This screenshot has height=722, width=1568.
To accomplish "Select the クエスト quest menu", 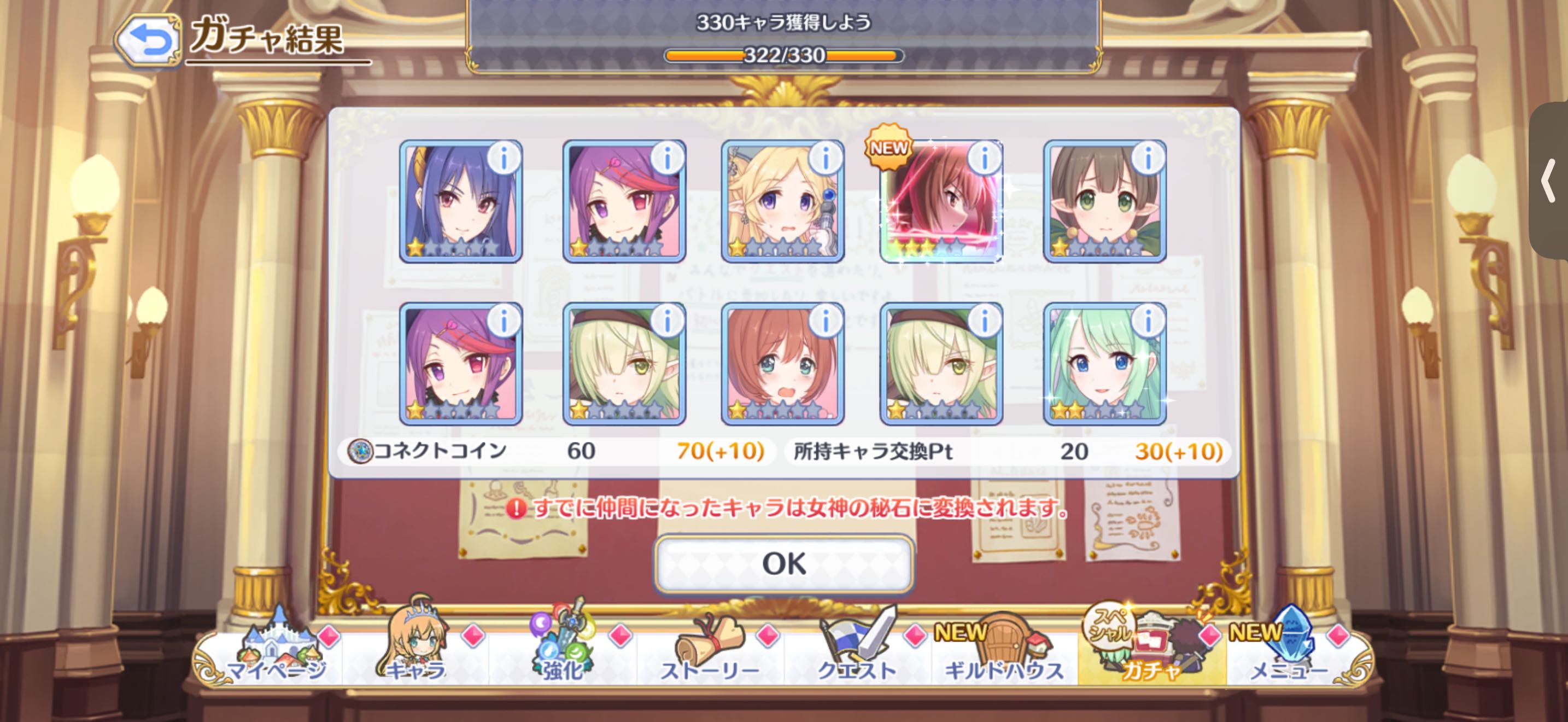I will [x=857, y=651].
